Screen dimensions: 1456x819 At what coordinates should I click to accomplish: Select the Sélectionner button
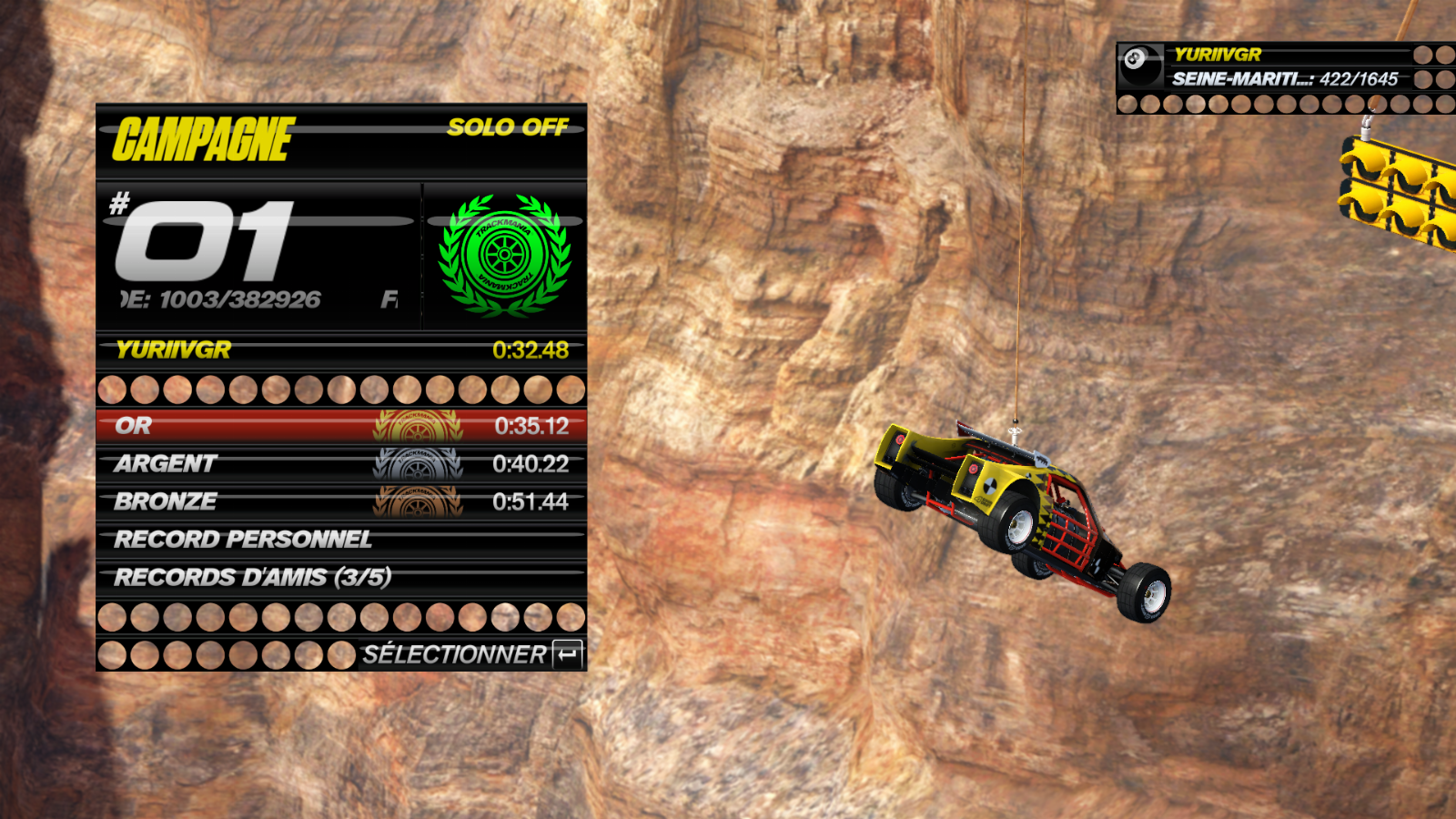coord(471,654)
